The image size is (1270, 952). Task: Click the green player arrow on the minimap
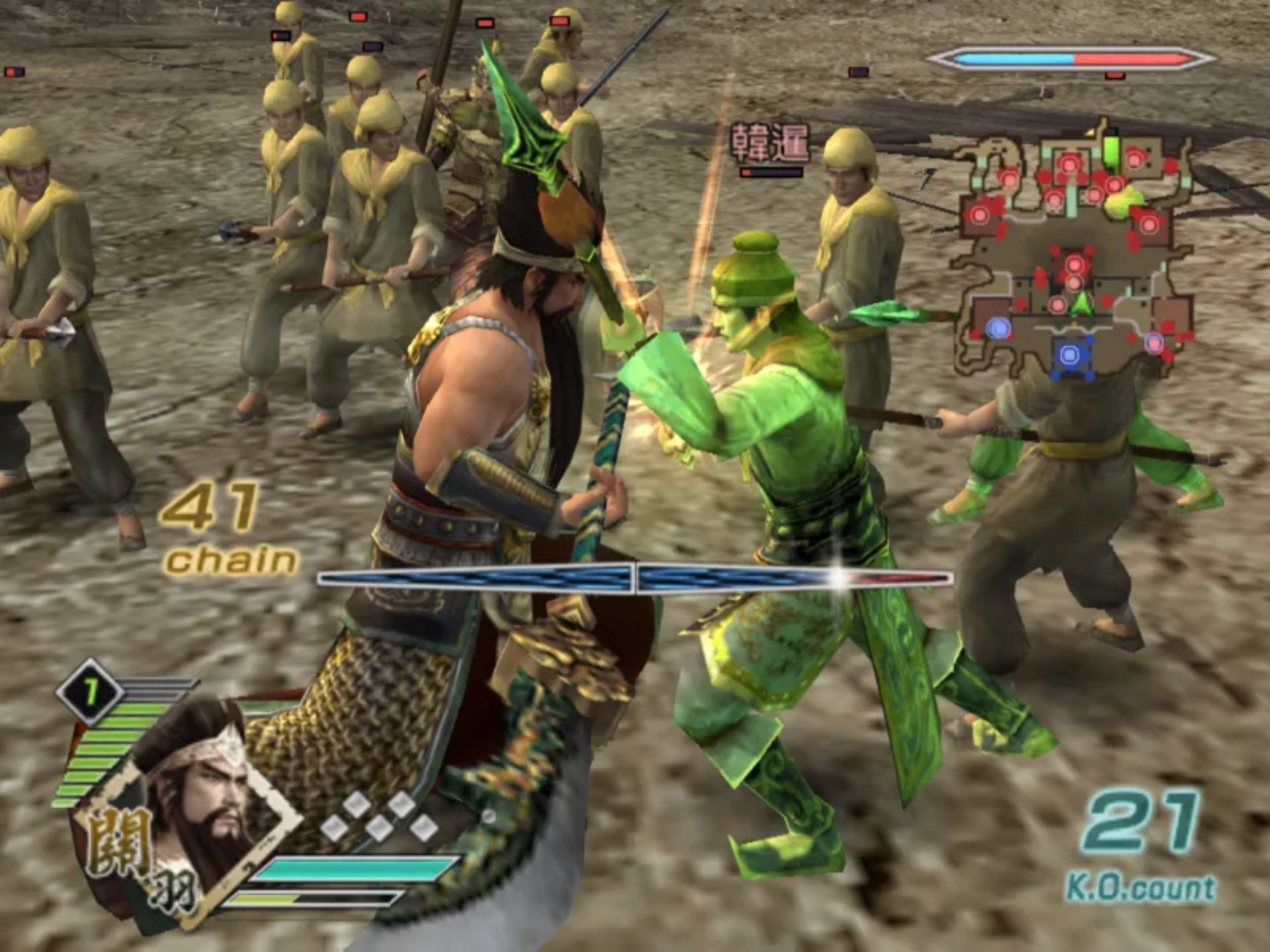coord(1081,304)
